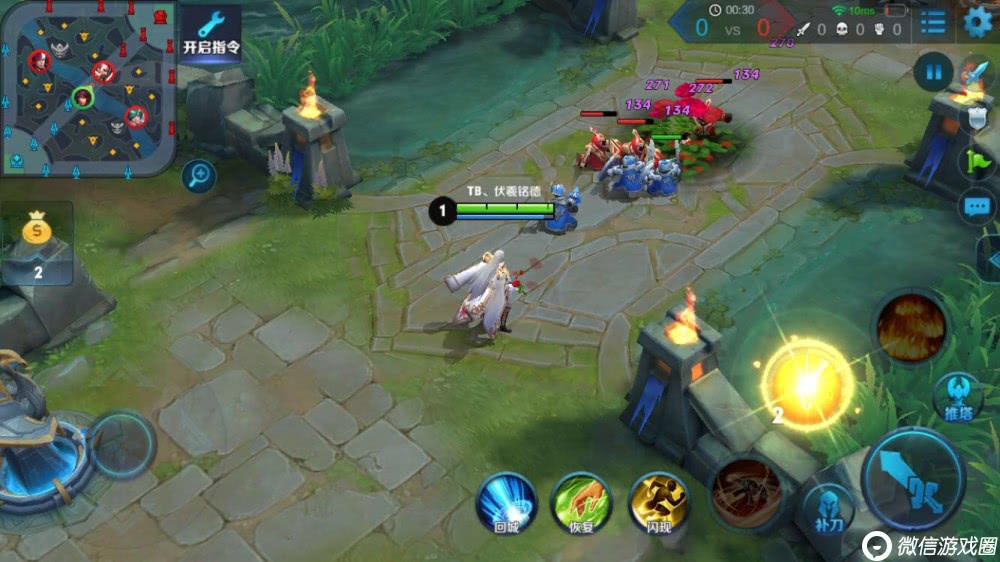This screenshot has height=562, width=1000.
Task: Tap the 推塔 tower attack button
Action: pyautogui.click(x=956, y=398)
